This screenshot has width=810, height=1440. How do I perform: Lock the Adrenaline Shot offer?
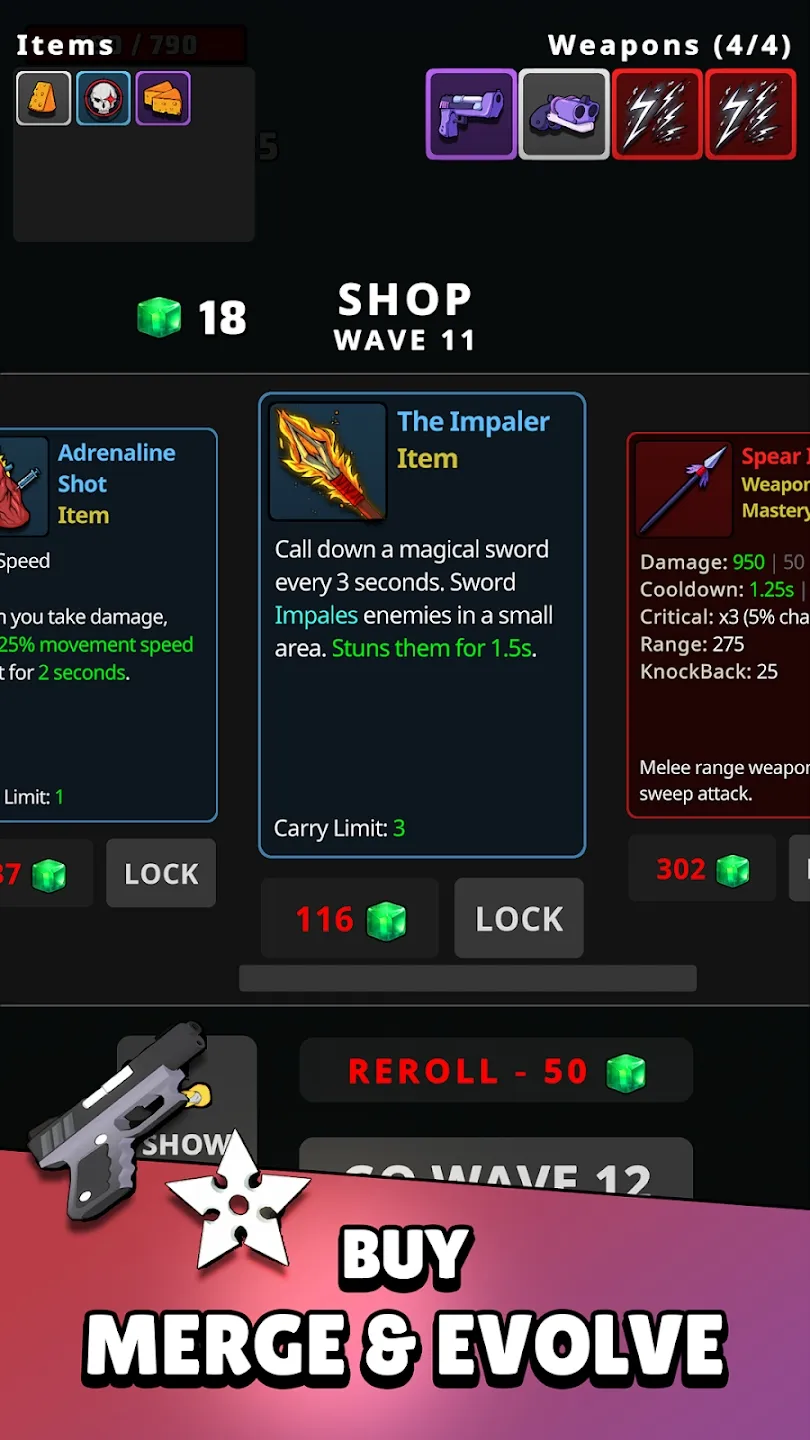coord(161,874)
